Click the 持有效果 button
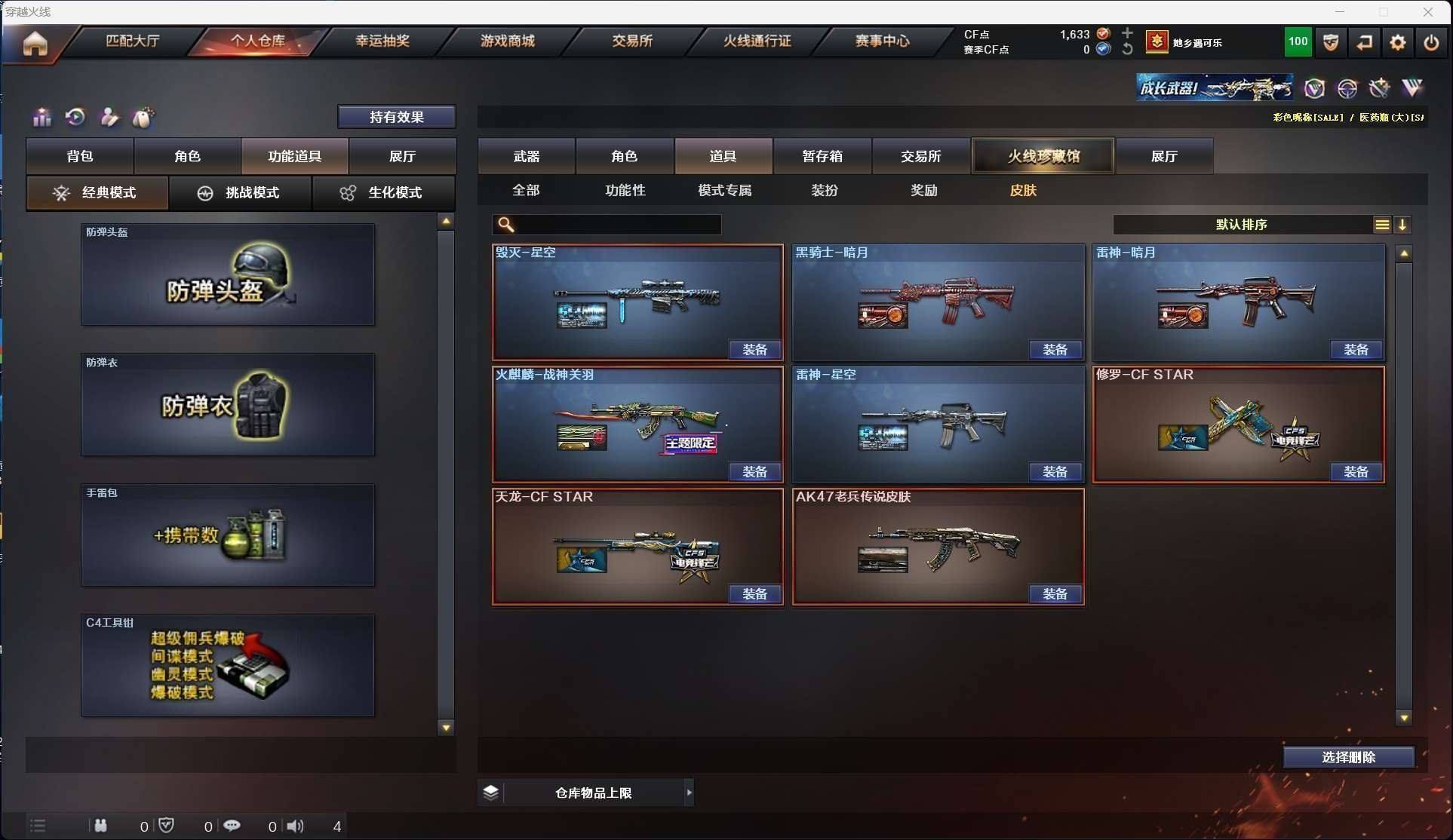Screen dimensions: 1453x840 (x=396, y=117)
